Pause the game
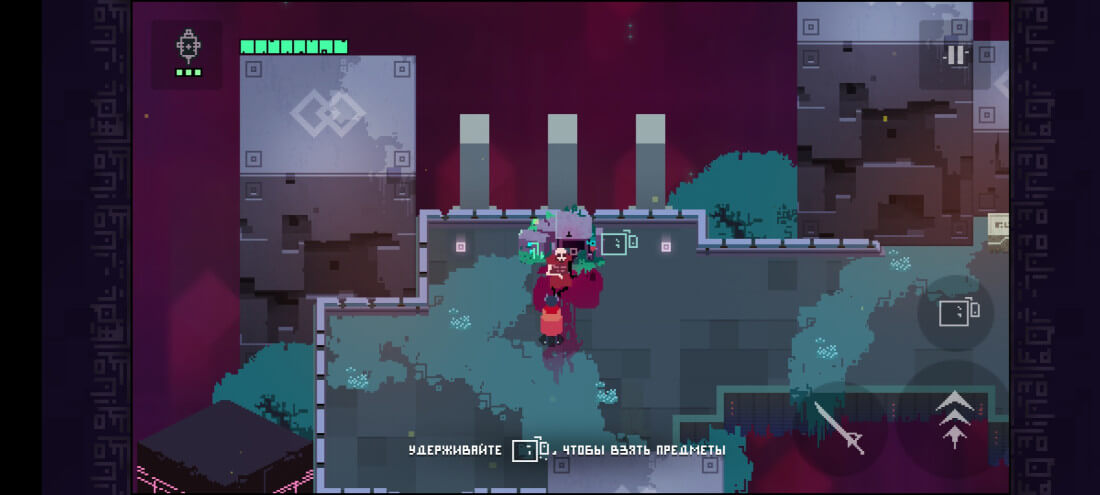1100x495 pixels. (x=956, y=56)
